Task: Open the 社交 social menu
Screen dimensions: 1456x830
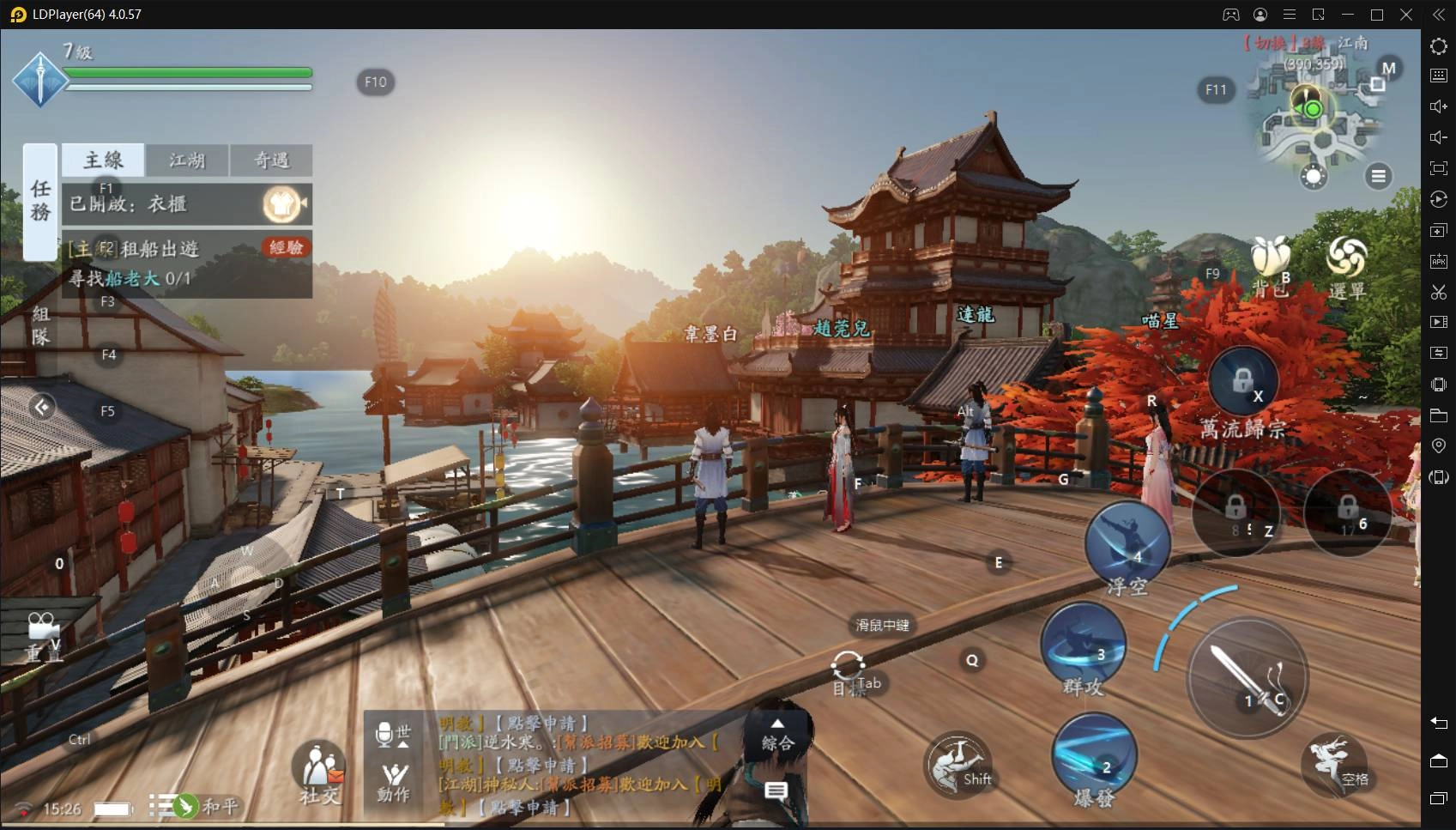Action: 319,769
